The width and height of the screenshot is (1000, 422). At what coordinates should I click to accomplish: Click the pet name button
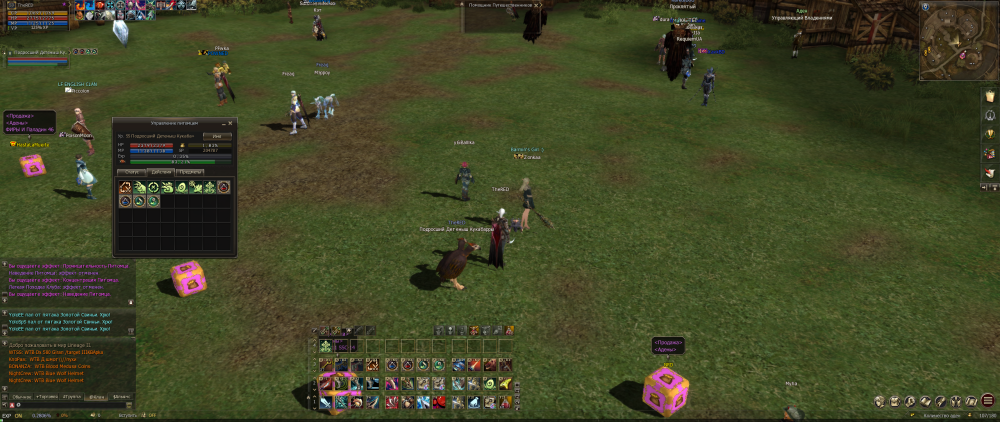pos(217,136)
